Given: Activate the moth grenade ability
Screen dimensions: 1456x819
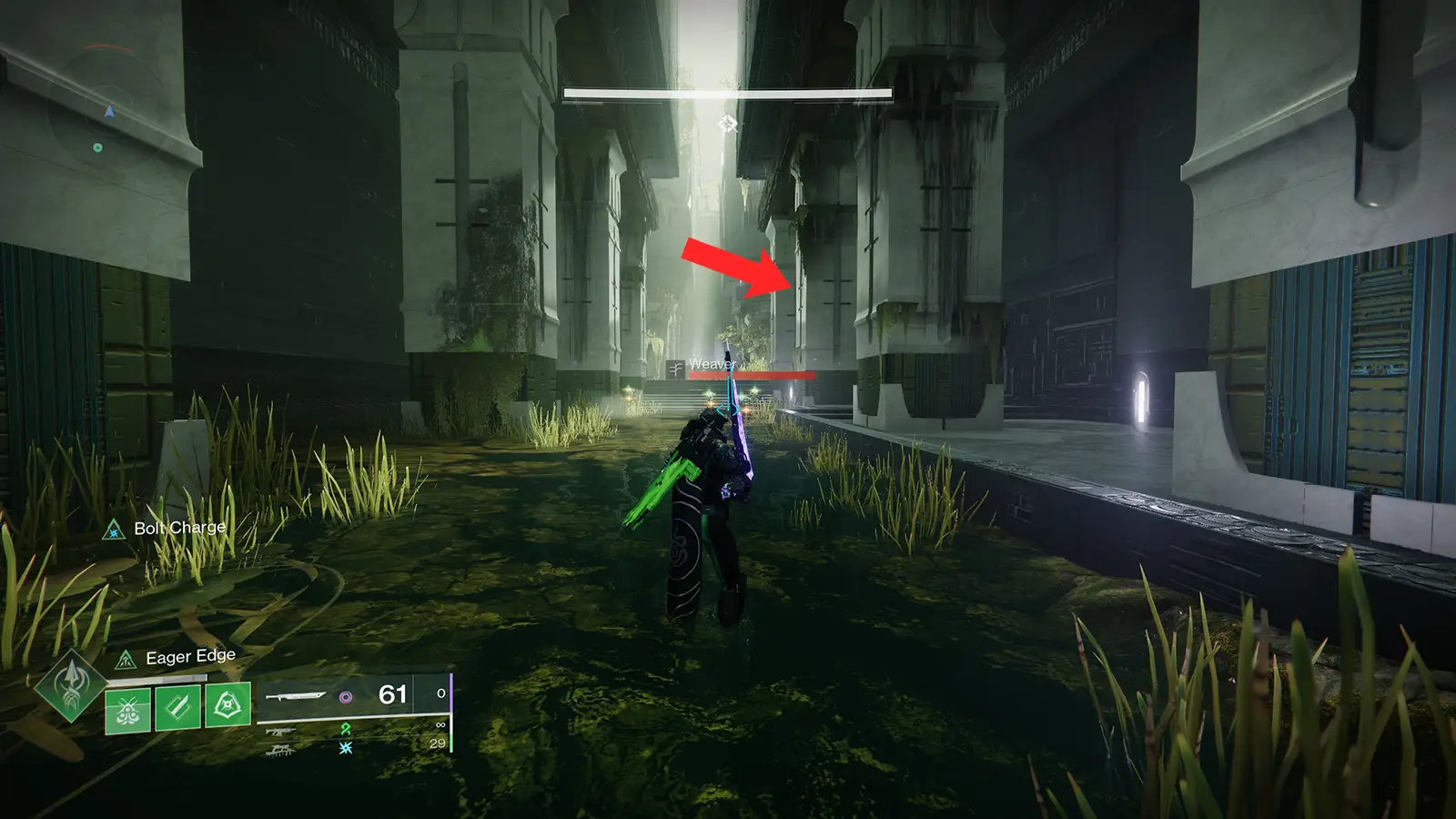Looking at the screenshot, I should click(127, 708).
